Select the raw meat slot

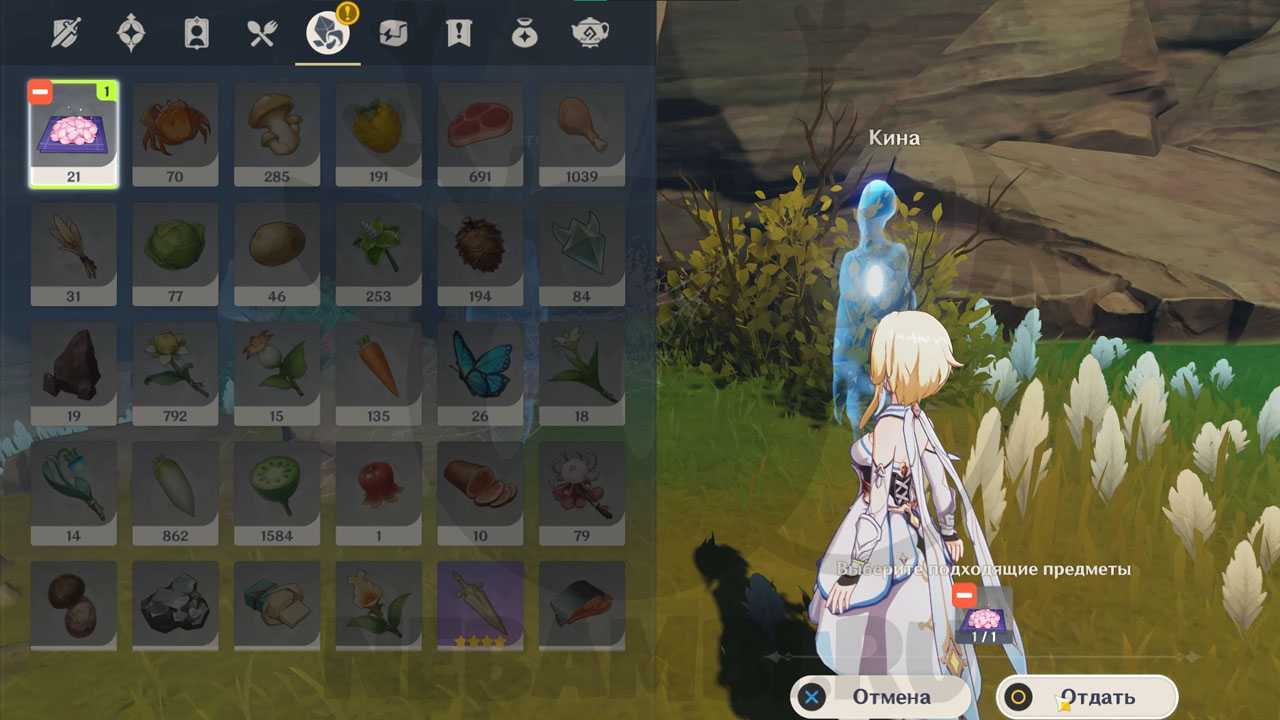coord(480,133)
